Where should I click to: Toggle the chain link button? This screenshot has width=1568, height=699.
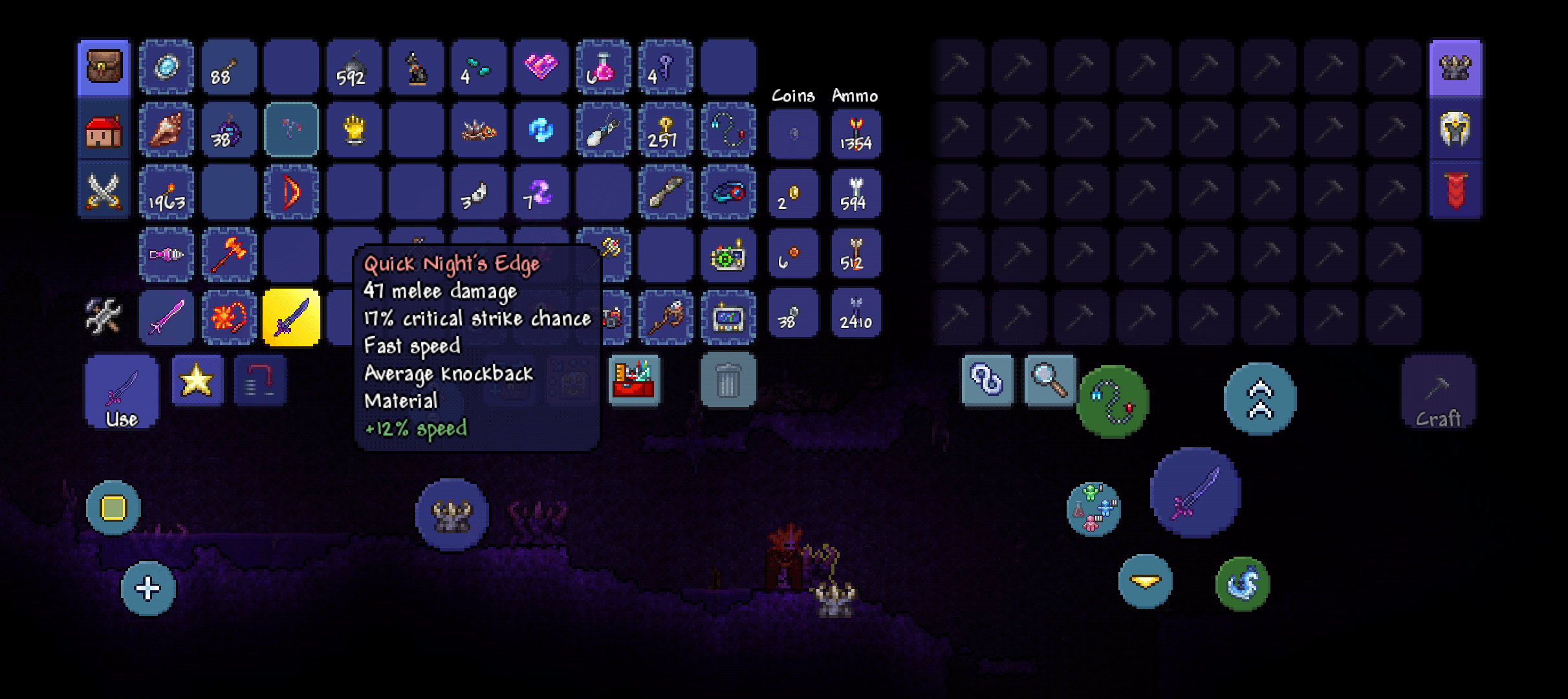coord(986,381)
